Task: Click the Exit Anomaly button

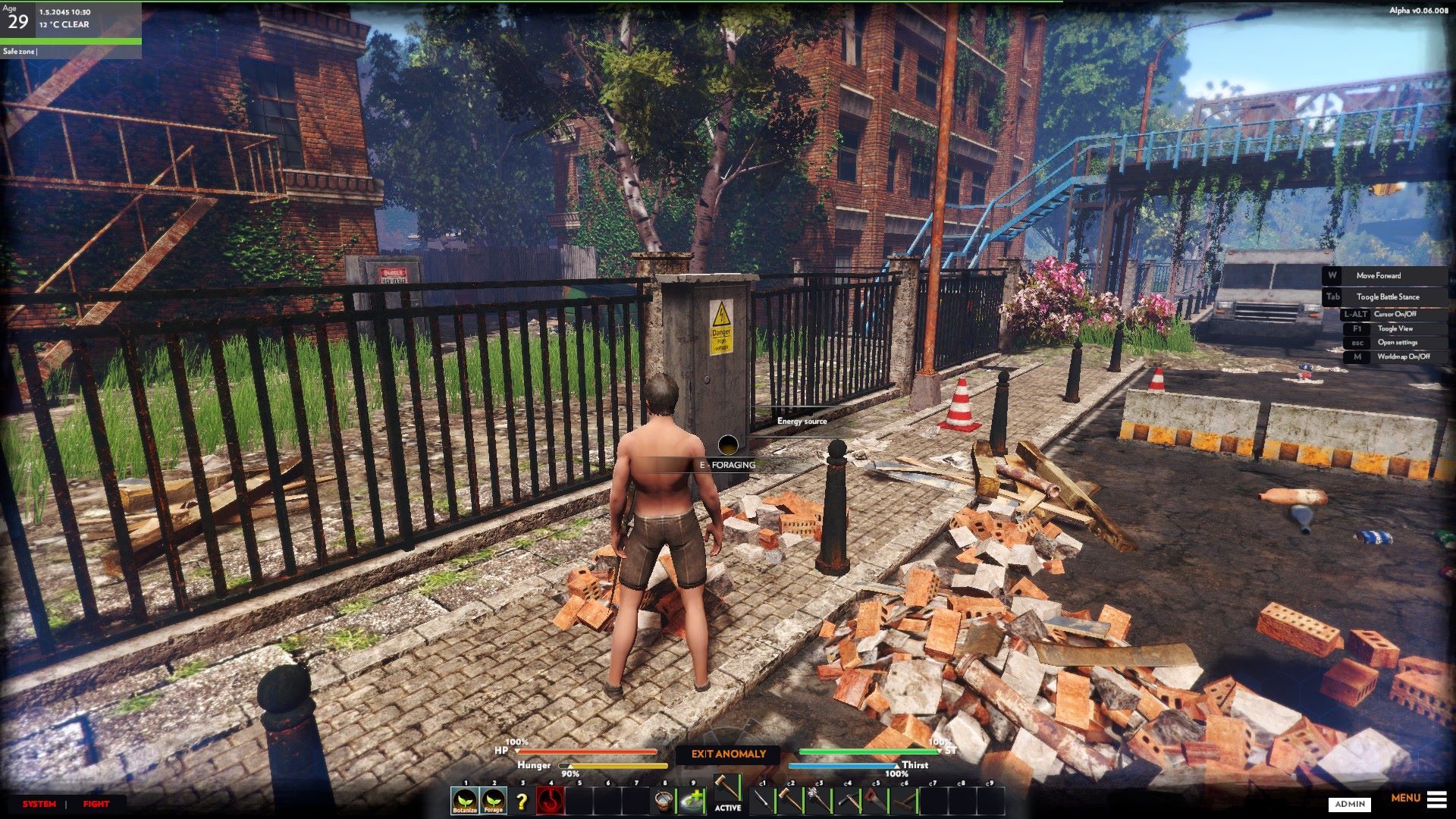Action: pyautogui.click(x=728, y=754)
